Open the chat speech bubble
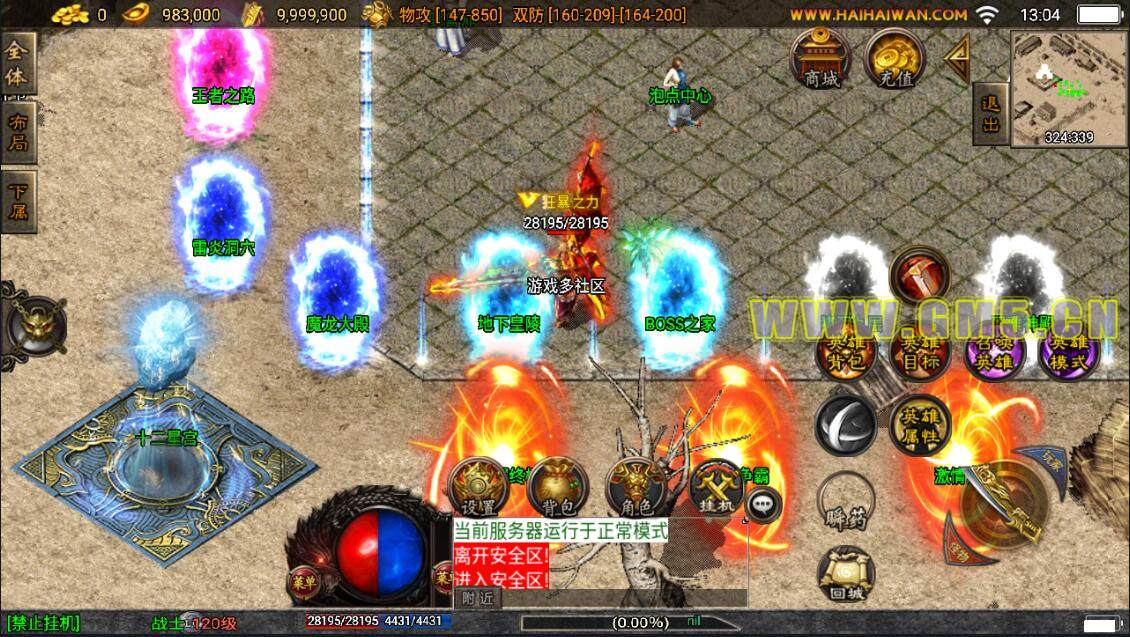The image size is (1130, 637). coord(764,506)
